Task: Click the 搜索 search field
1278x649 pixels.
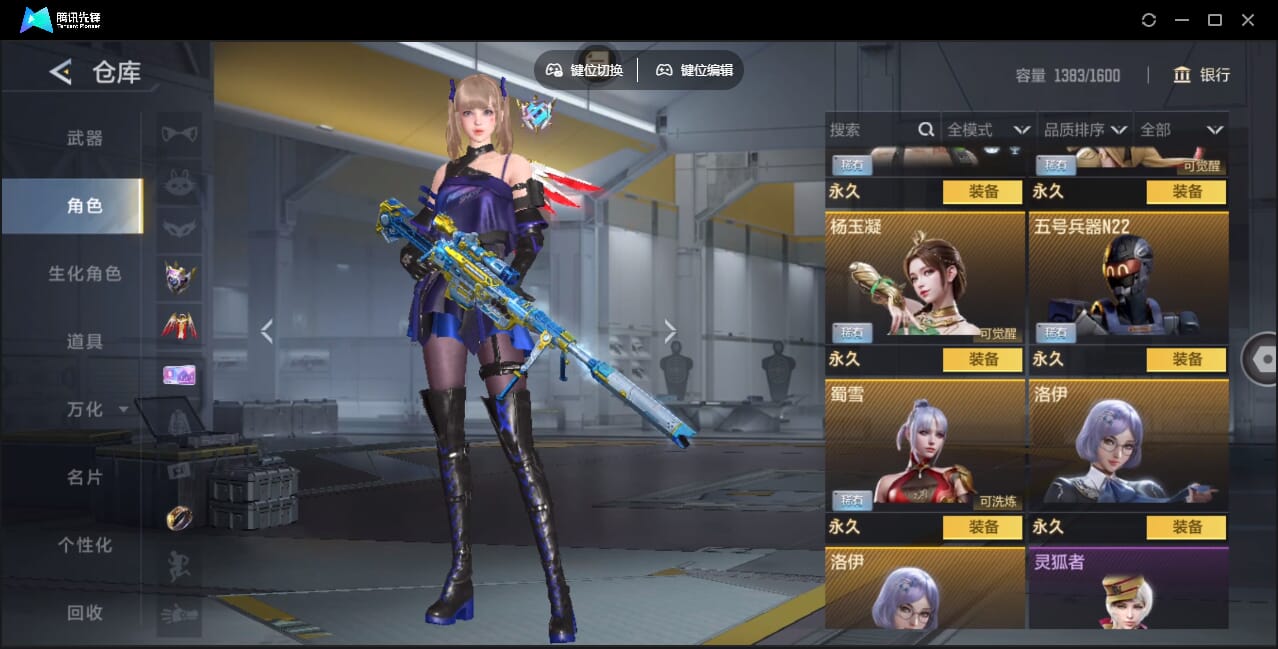Action: click(870, 130)
